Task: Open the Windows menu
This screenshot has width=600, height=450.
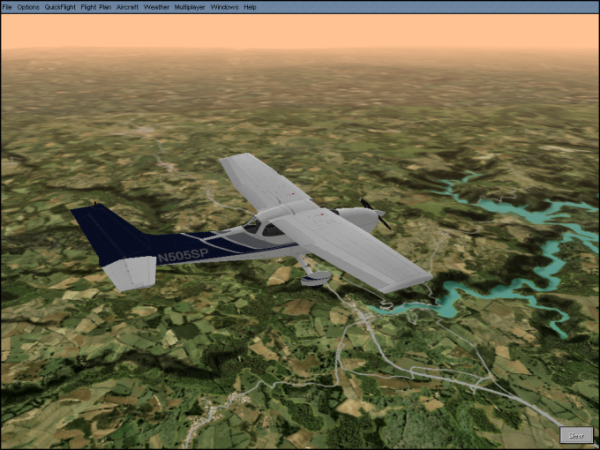Action: pyautogui.click(x=224, y=6)
